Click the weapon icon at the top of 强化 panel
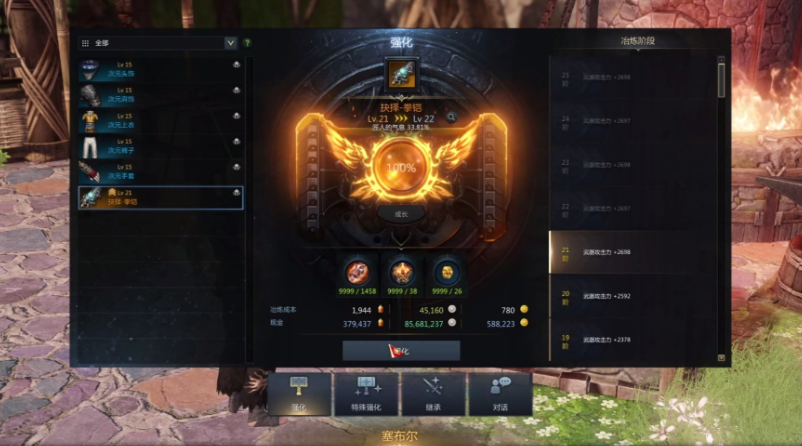Screen dimensions: 802x446 (x=401, y=74)
